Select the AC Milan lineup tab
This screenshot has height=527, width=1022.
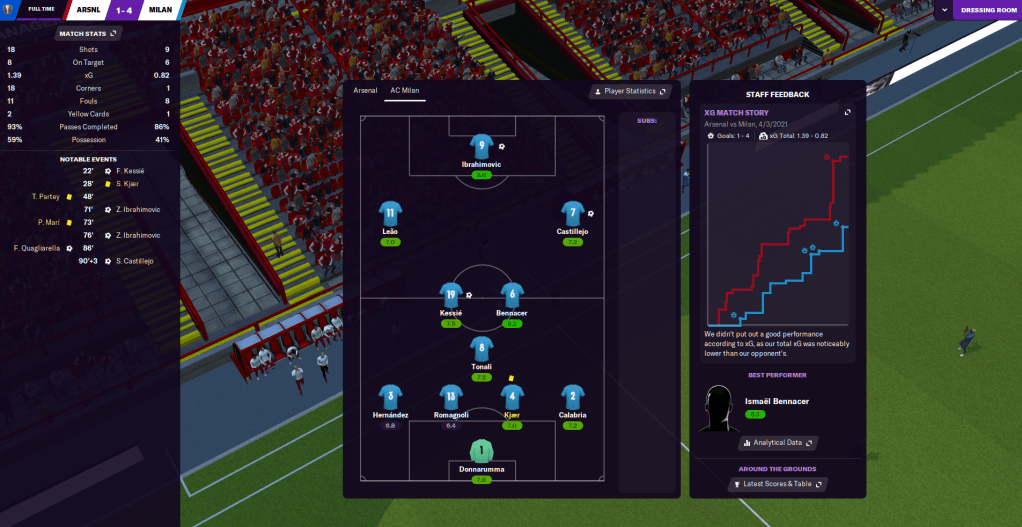(405, 91)
